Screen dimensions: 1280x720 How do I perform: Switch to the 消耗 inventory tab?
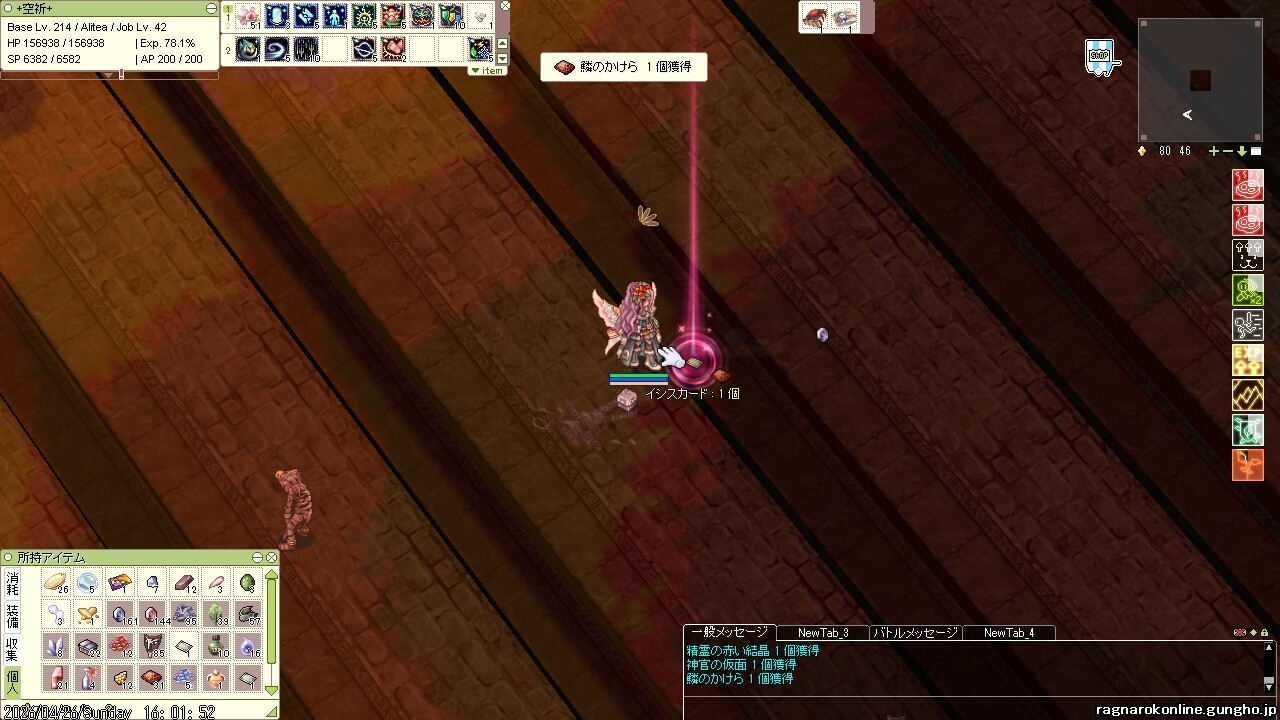(13, 584)
